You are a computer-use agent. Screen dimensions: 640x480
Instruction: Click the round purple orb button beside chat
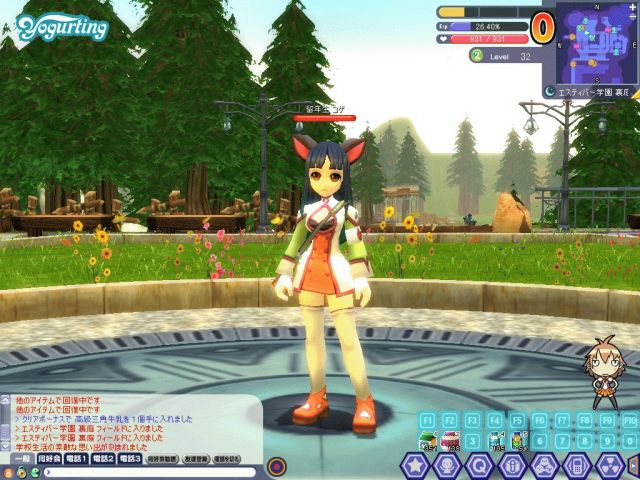[x=277, y=465]
